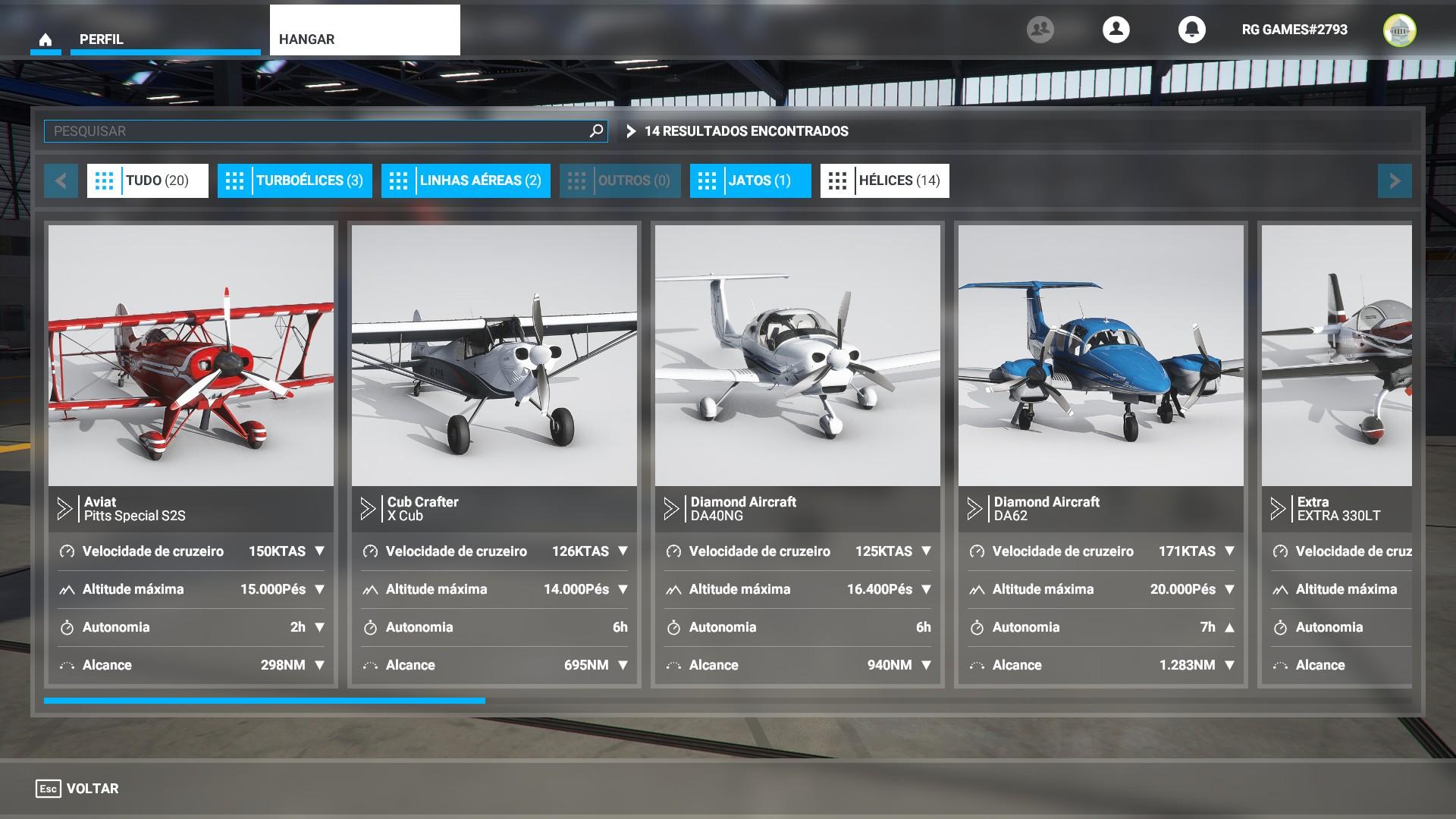Expand the arrow next to 14 RESULTADOS ENCONTRADOS

pos(631,130)
